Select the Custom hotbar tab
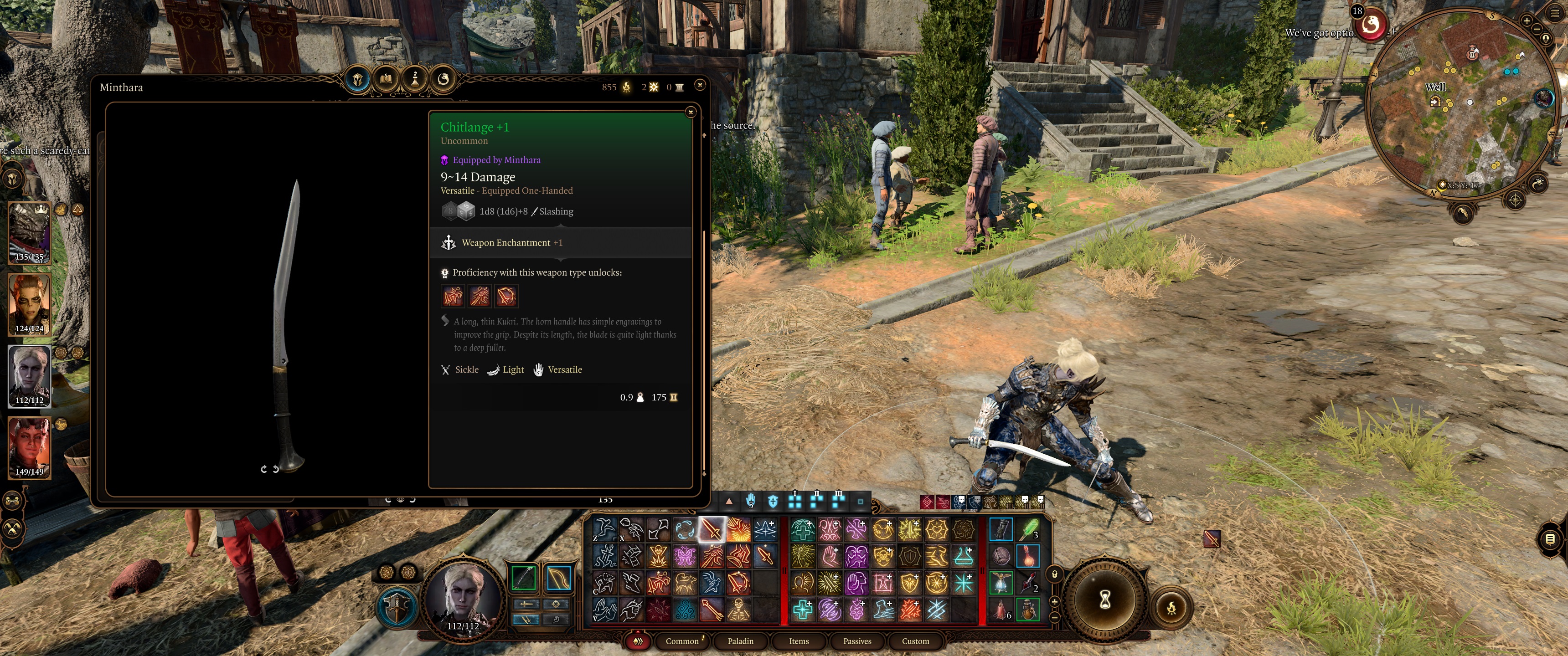This screenshot has width=1568, height=656. tap(915, 641)
